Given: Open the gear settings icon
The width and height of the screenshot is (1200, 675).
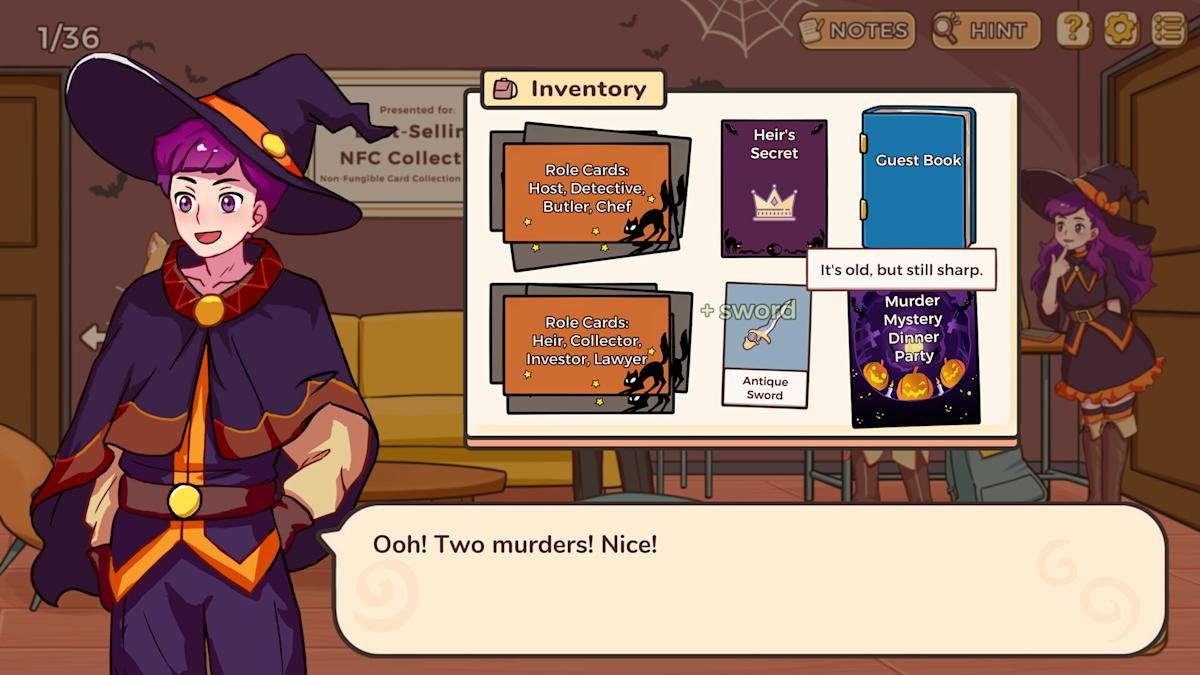Looking at the screenshot, I should click(x=1121, y=30).
